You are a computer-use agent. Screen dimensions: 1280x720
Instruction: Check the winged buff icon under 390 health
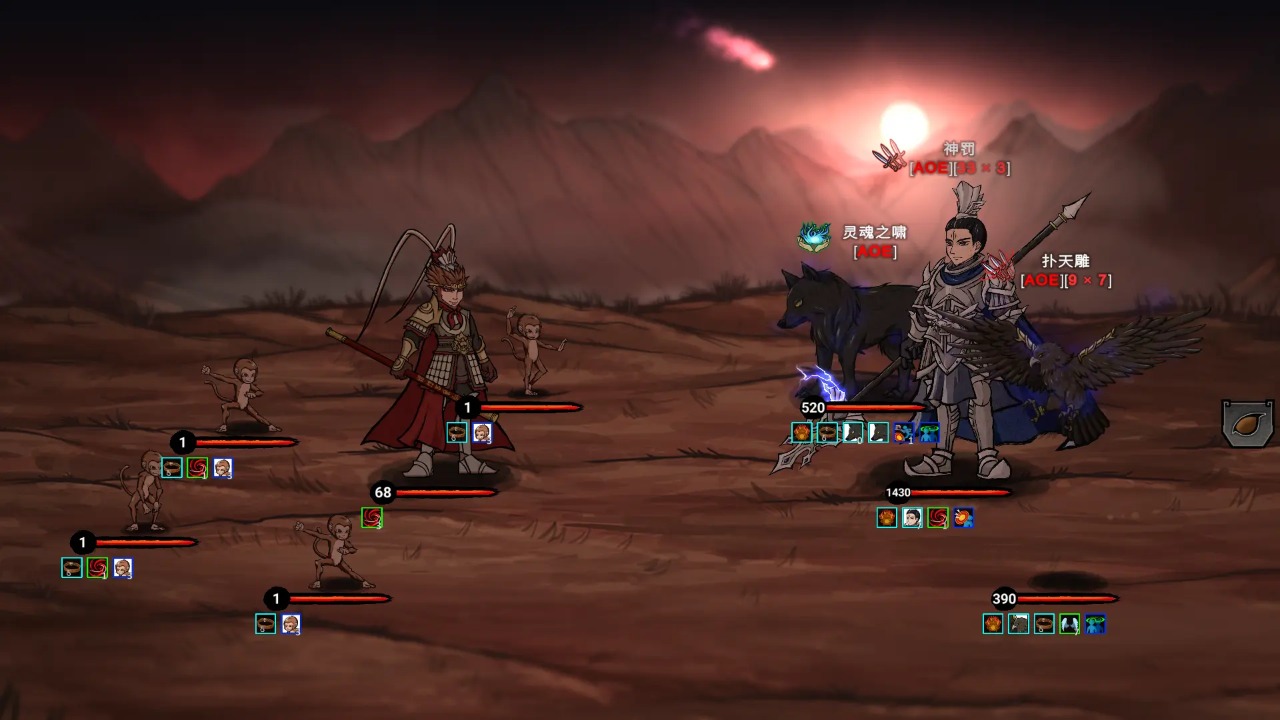pyautogui.click(x=1069, y=624)
